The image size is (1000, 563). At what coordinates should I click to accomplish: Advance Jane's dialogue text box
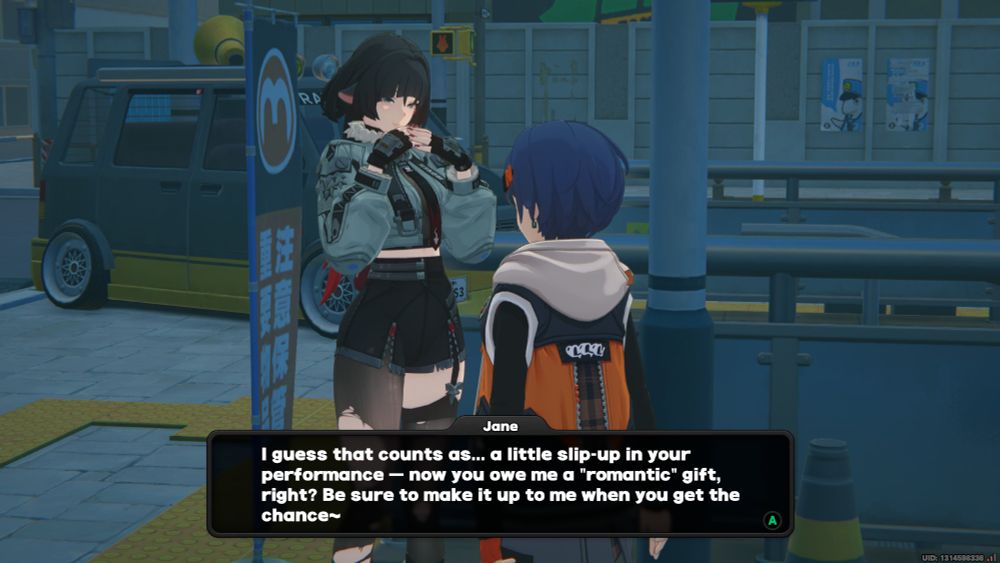click(771, 520)
